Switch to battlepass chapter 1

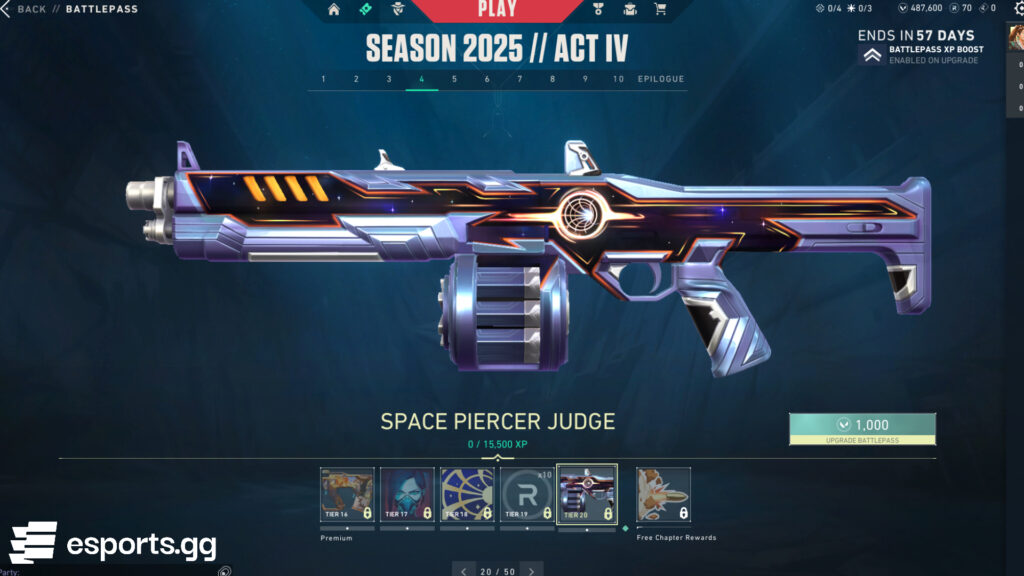(323, 79)
